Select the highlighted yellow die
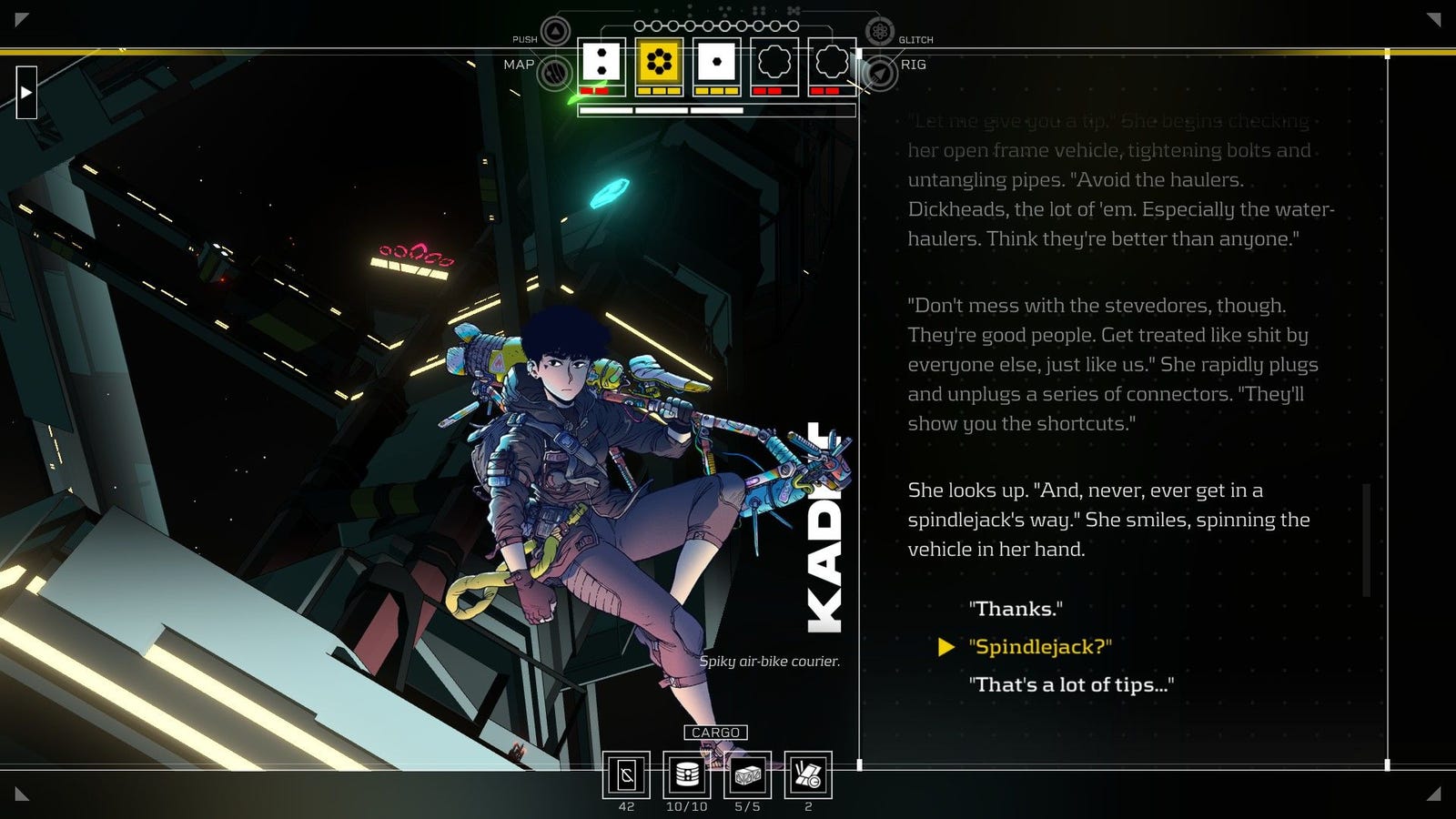This screenshot has height=819, width=1456. pyautogui.click(x=659, y=62)
